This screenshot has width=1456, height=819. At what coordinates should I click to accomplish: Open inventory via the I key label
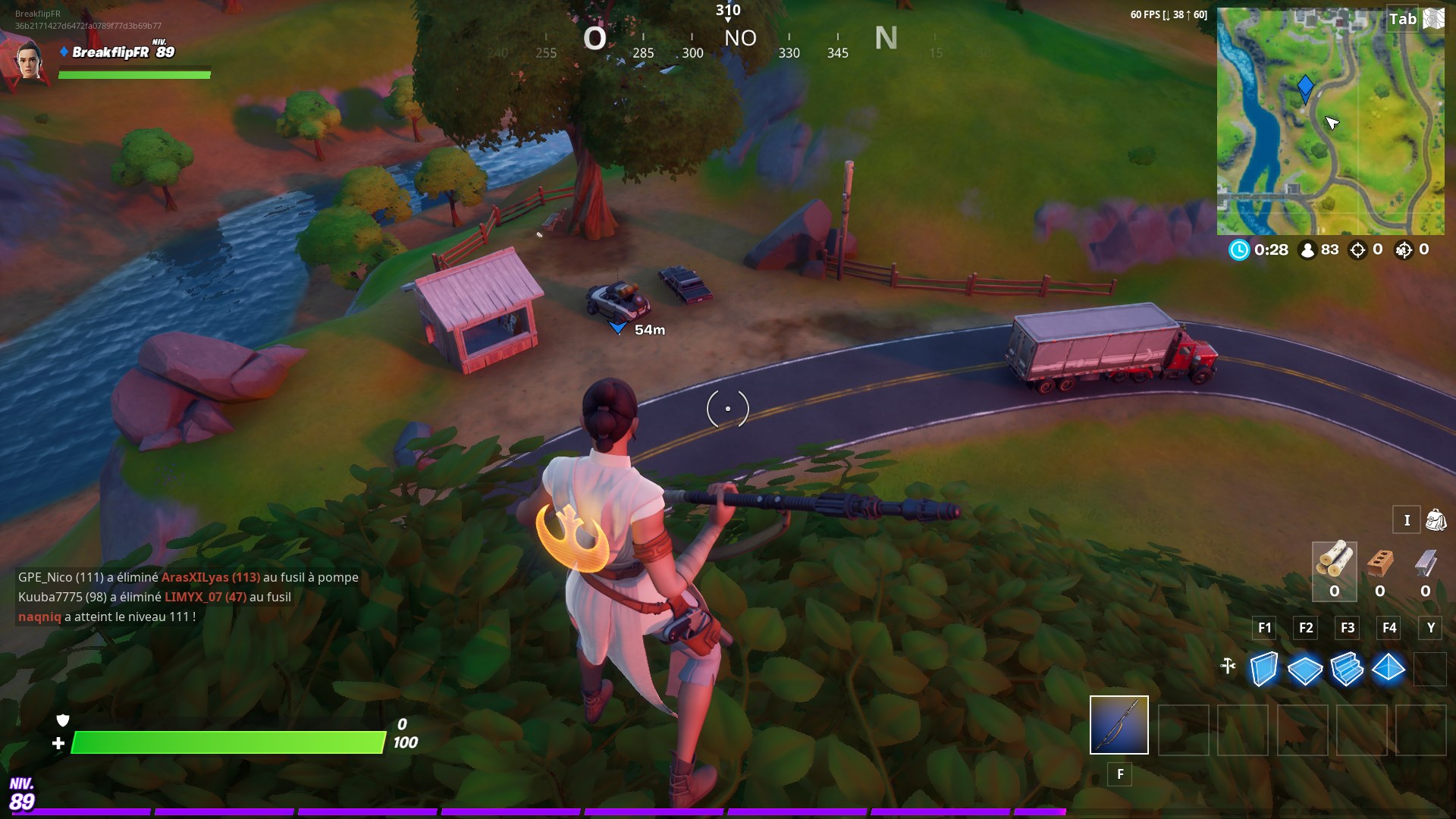tap(1407, 520)
